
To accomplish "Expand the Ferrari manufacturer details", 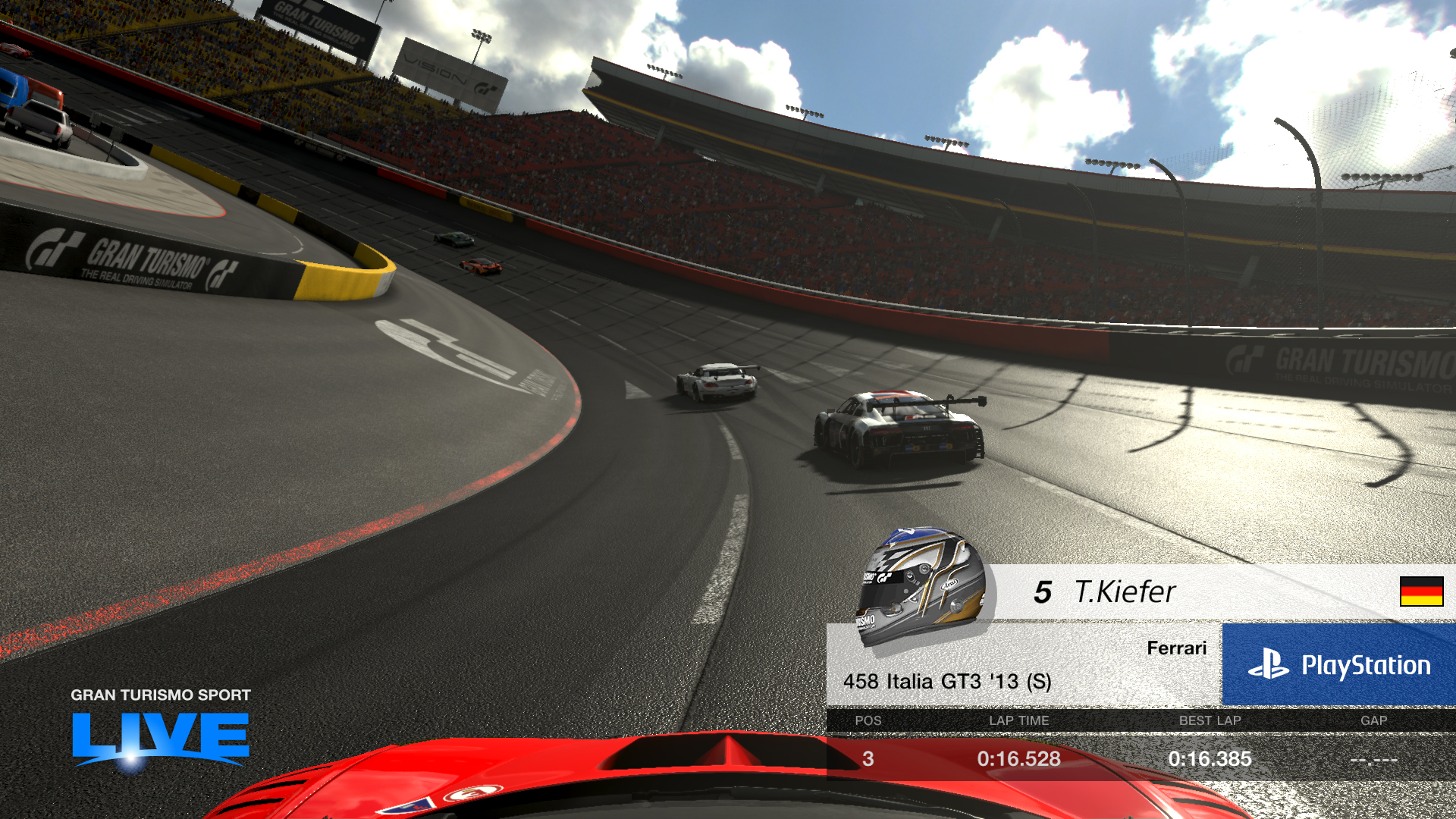I will [x=1176, y=648].
